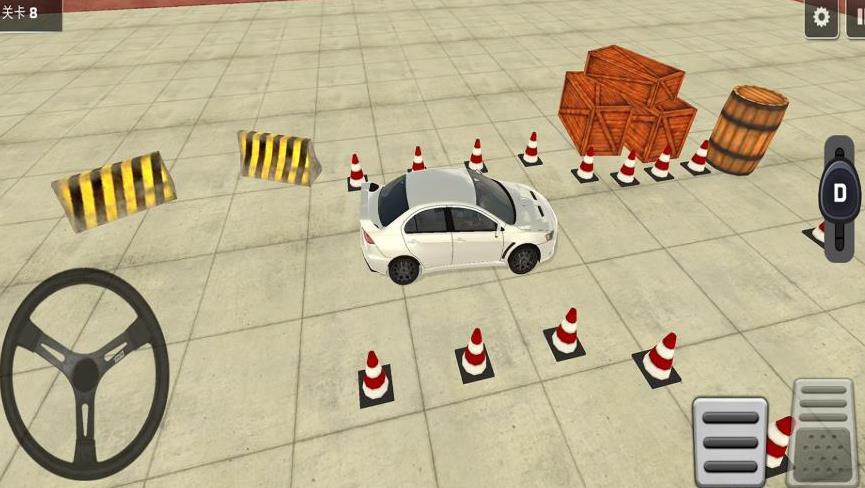Viewport: 865px width, 488px height.
Task: Step on the gas pedal
Action: (x=823, y=432)
